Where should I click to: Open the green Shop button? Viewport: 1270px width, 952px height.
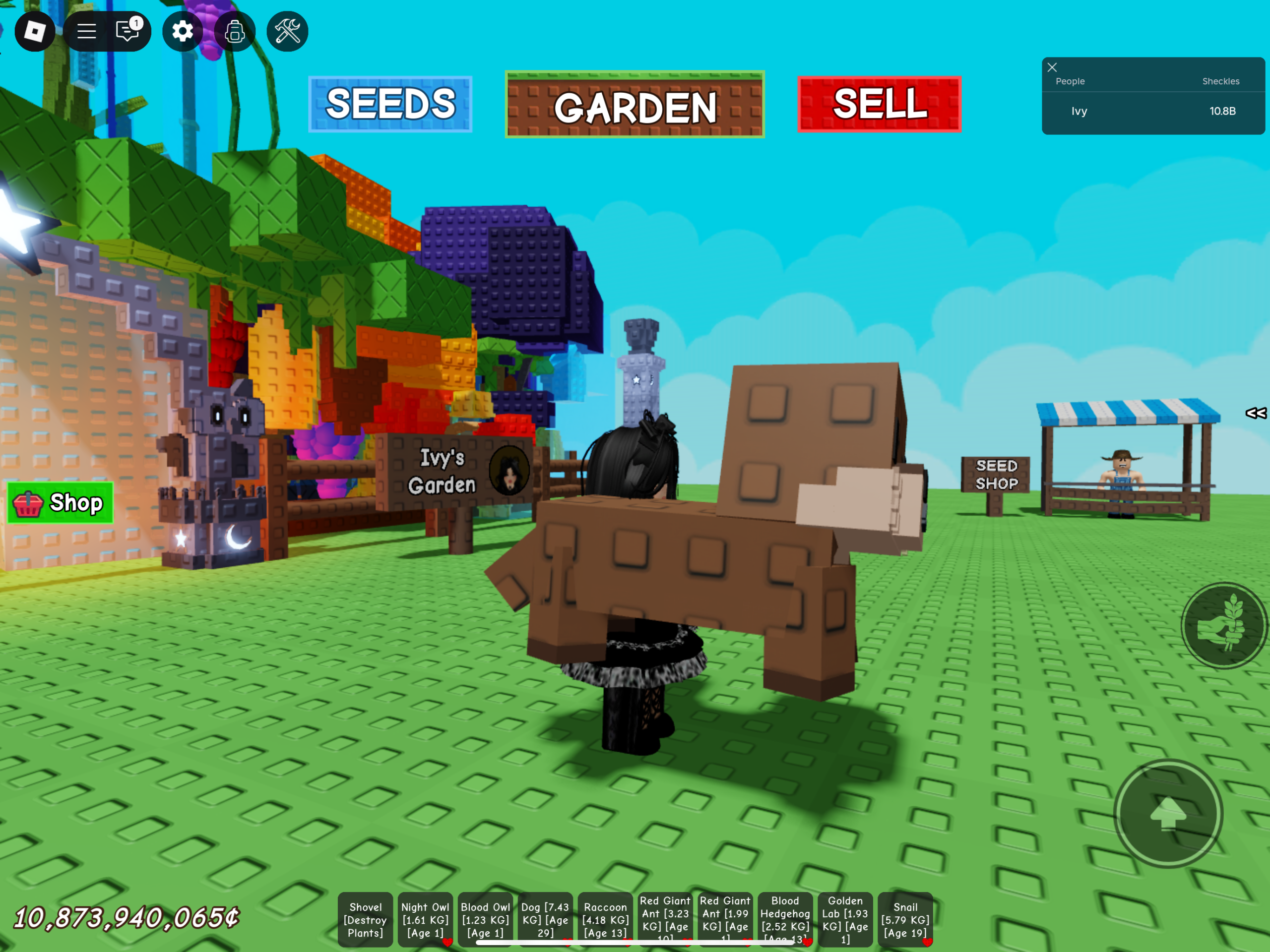60,503
